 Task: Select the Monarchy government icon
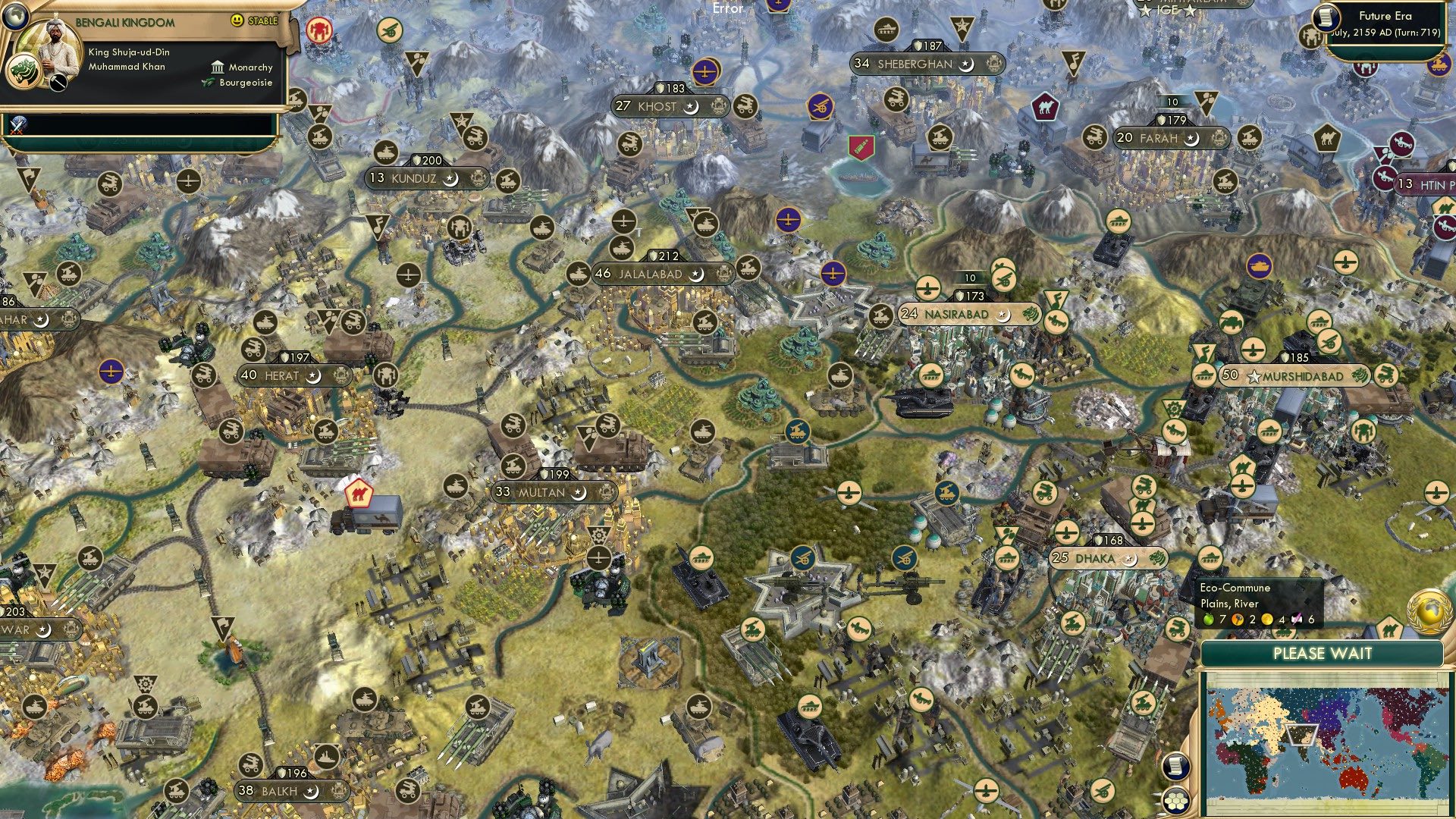[216, 67]
